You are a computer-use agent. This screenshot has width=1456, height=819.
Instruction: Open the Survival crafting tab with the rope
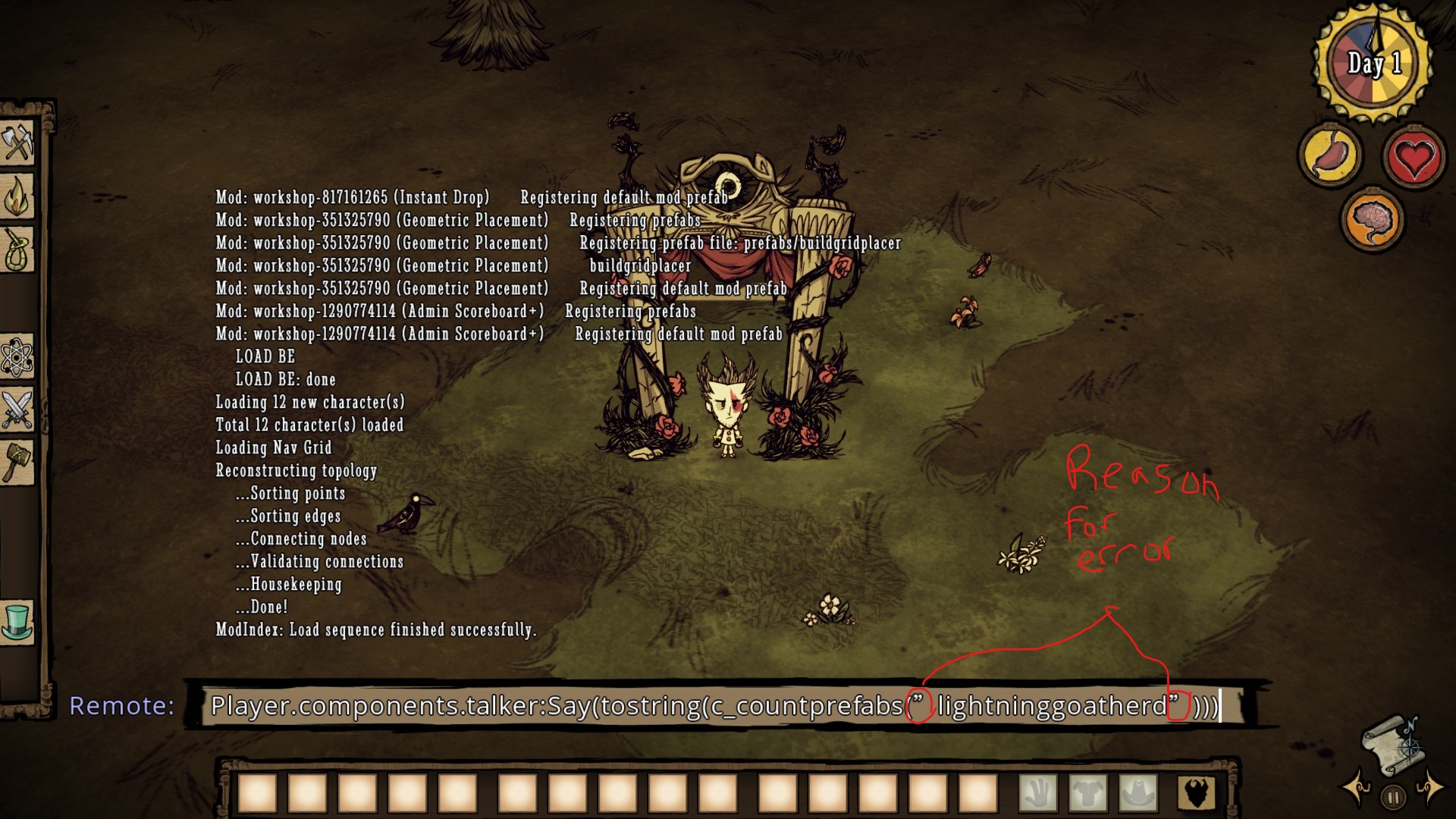(x=18, y=249)
